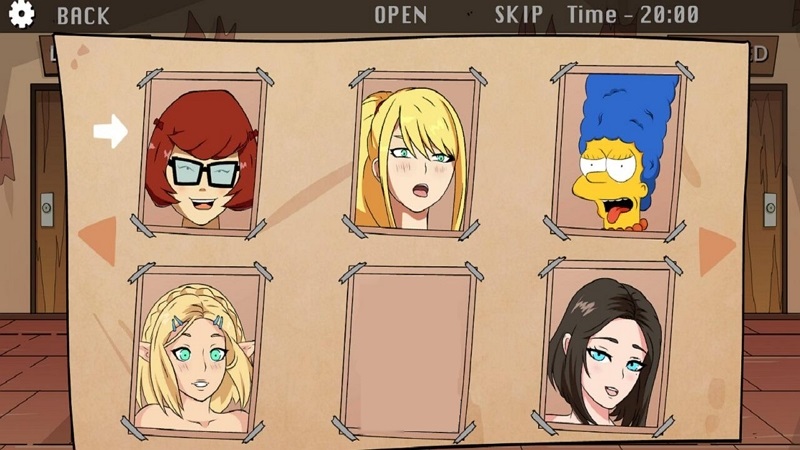
Task: Open settings with the gear icon
Action: click(20, 14)
